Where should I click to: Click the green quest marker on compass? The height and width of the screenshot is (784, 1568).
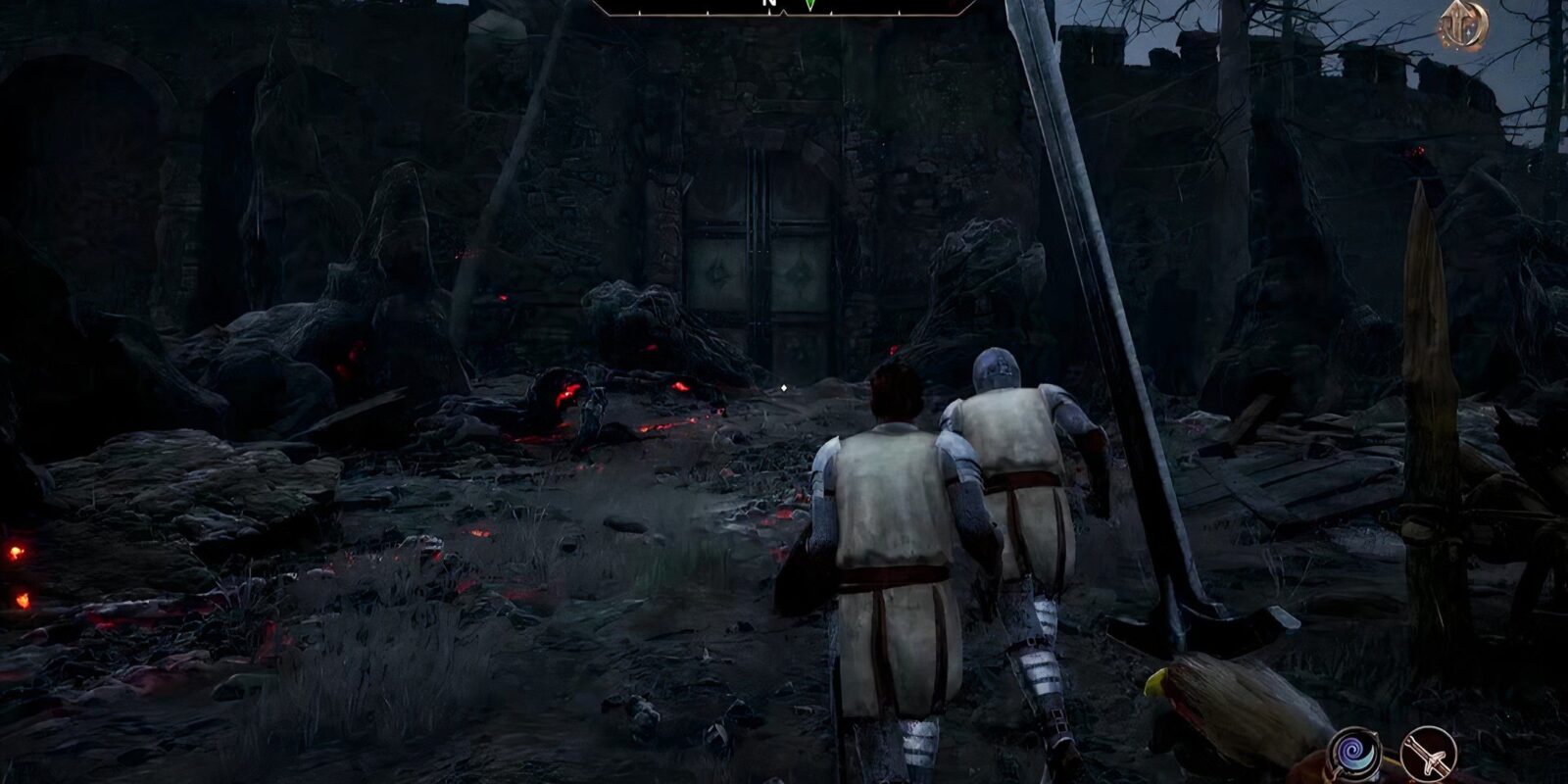click(x=809, y=5)
